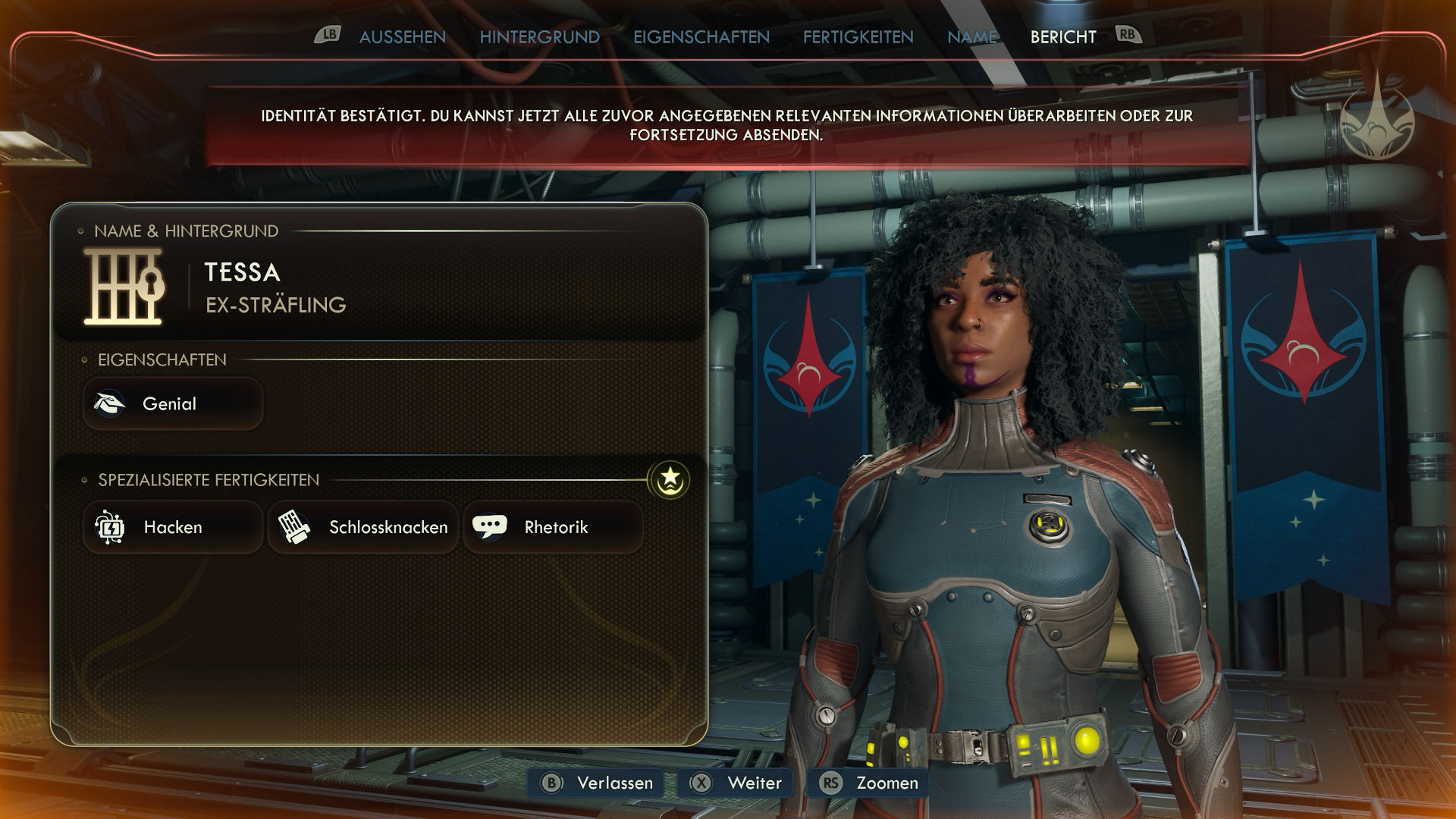Click the star badge beside specialized skills
The height and width of the screenshot is (819, 1456).
click(x=669, y=479)
